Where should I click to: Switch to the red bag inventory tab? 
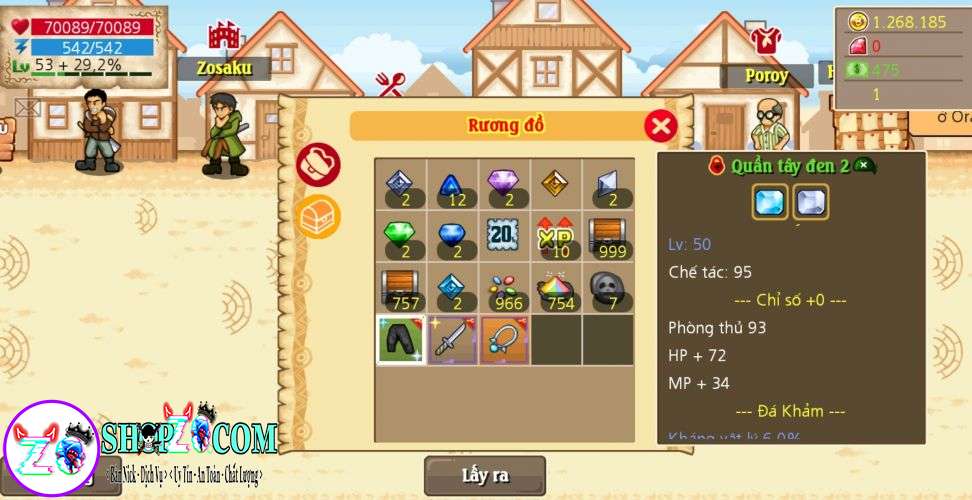[319, 165]
